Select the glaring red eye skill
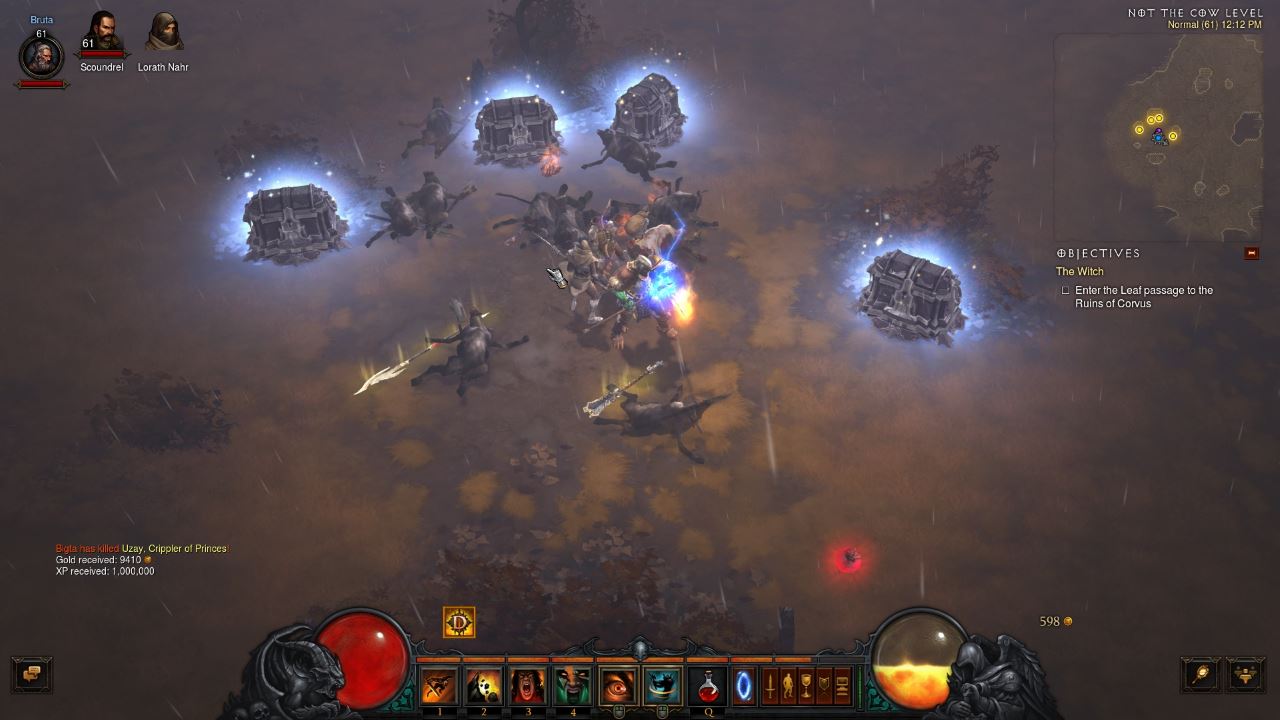1280x720 pixels. click(619, 686)
